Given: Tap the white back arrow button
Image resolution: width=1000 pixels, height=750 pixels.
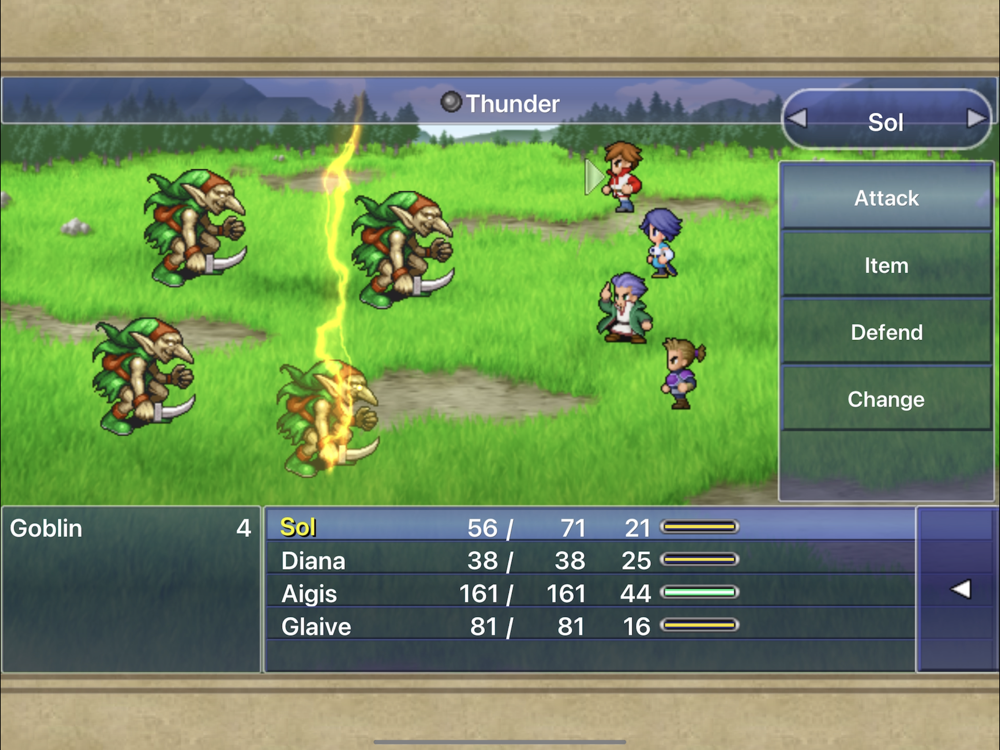Looking at the screenshot, I should 959,590.
